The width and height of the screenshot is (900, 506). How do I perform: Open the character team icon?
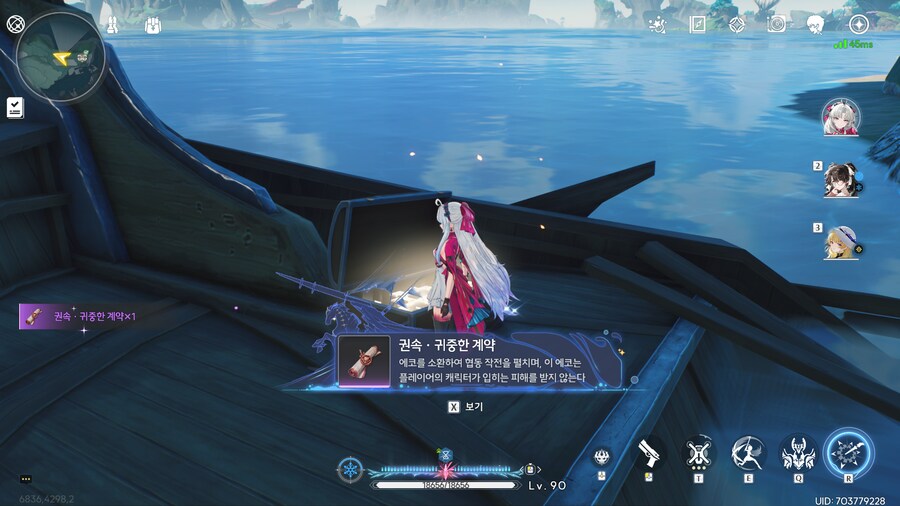112,25
